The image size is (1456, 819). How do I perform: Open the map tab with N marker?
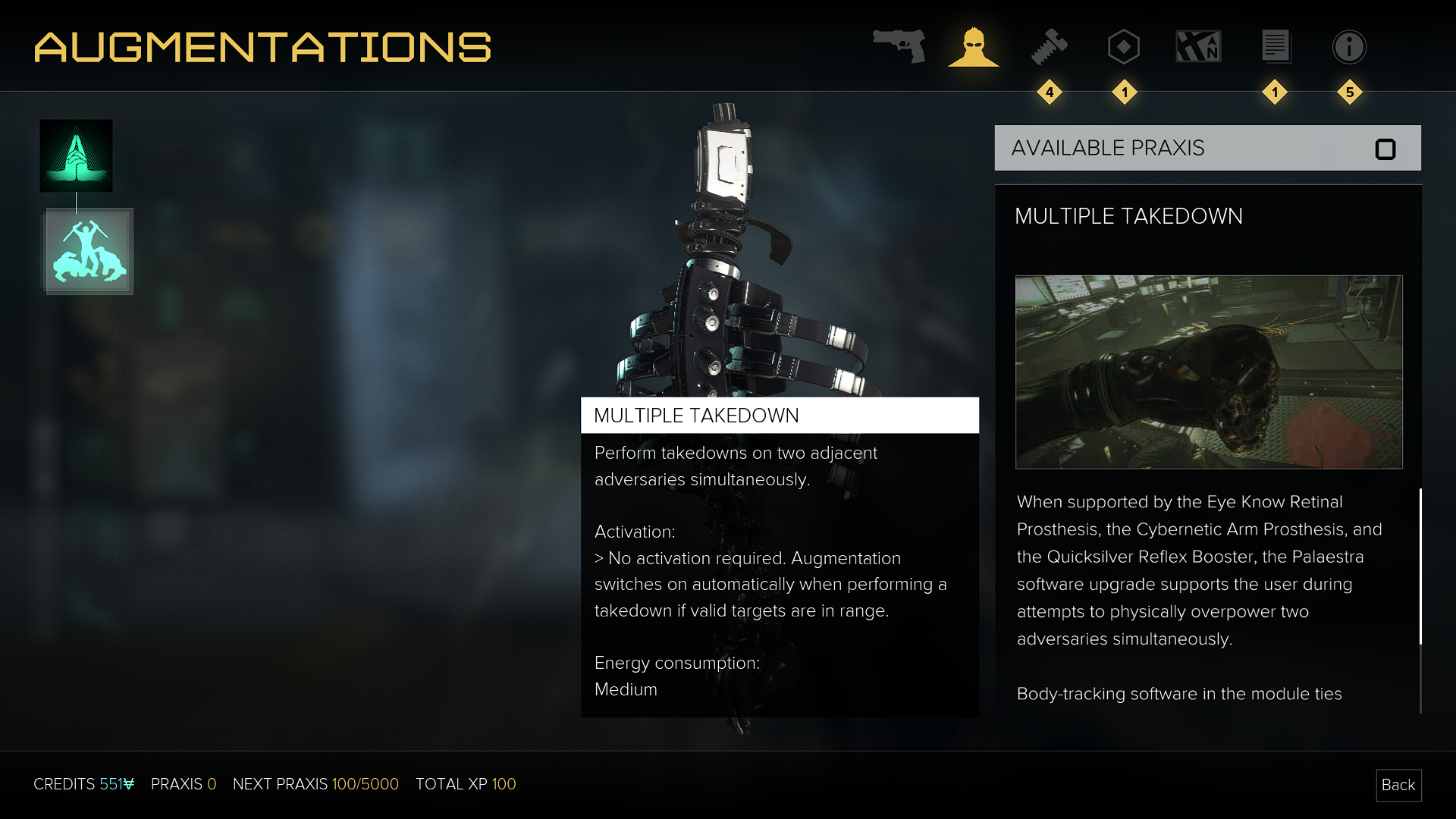(1198, 47)
